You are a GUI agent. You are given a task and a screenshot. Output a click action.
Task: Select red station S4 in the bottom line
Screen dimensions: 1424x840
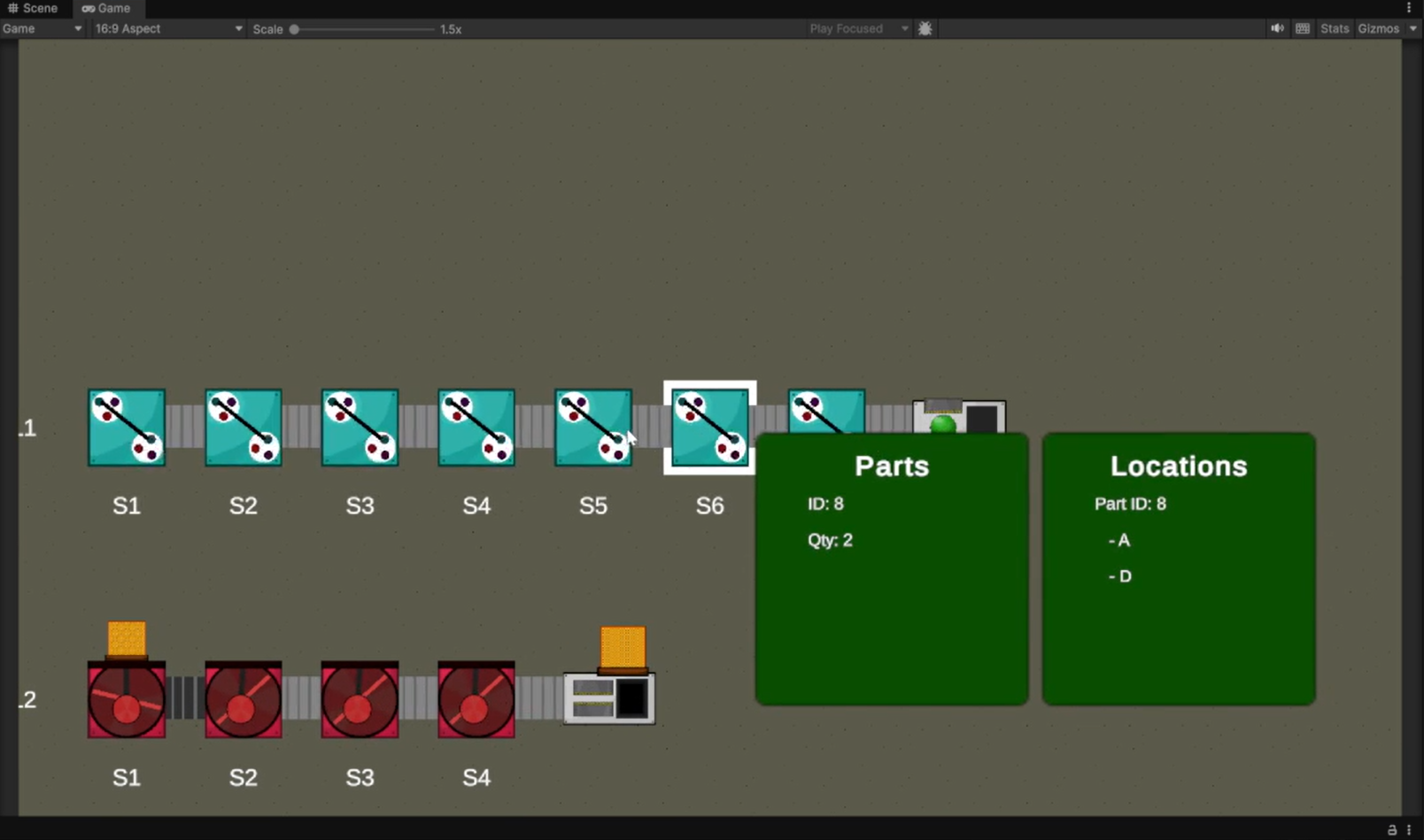pos(476,699)
